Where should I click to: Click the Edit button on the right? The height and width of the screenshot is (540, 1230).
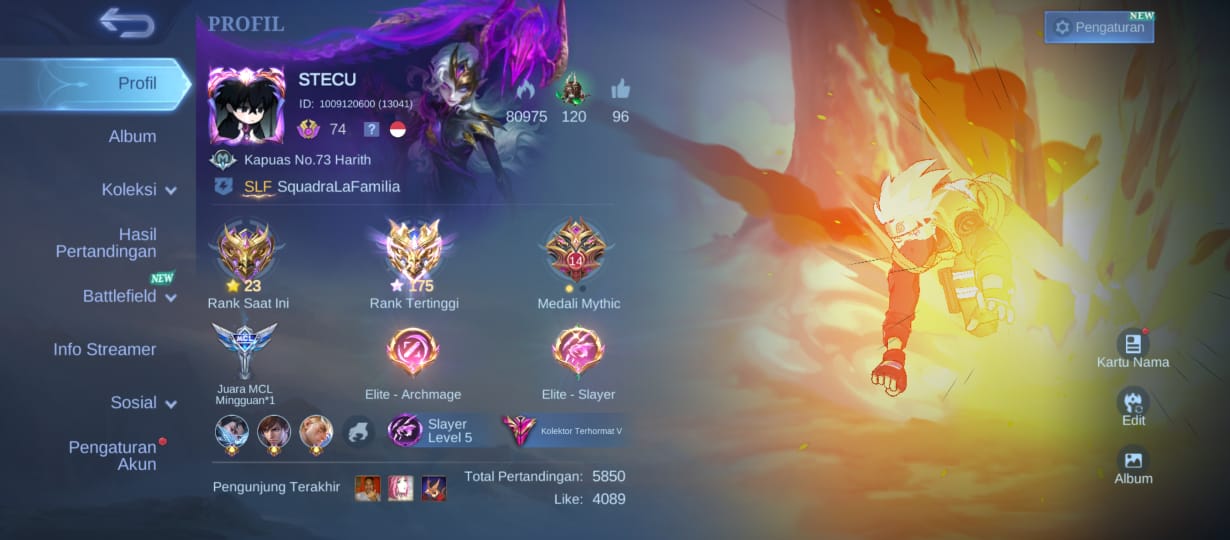[x=1133, y=406]
